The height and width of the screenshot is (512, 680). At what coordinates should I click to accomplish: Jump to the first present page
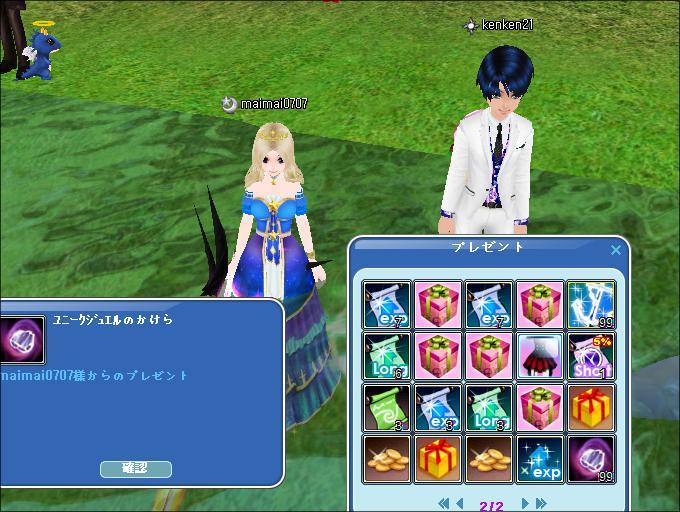tap(444, 503)
